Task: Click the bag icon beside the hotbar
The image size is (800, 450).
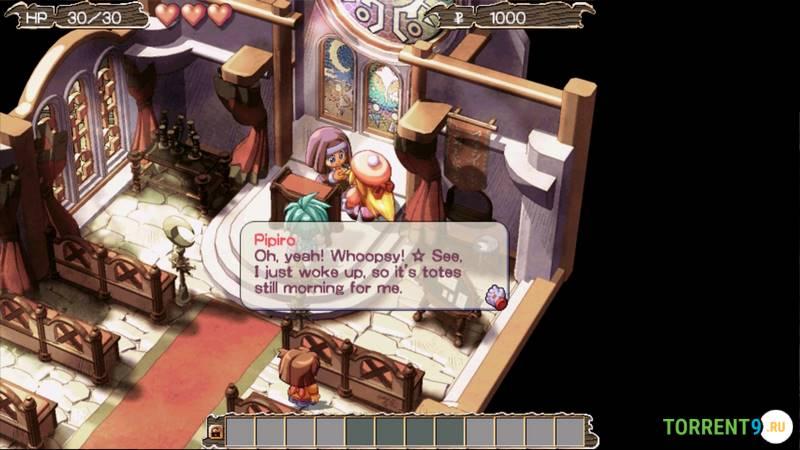Action: click(x=214, y=430)
